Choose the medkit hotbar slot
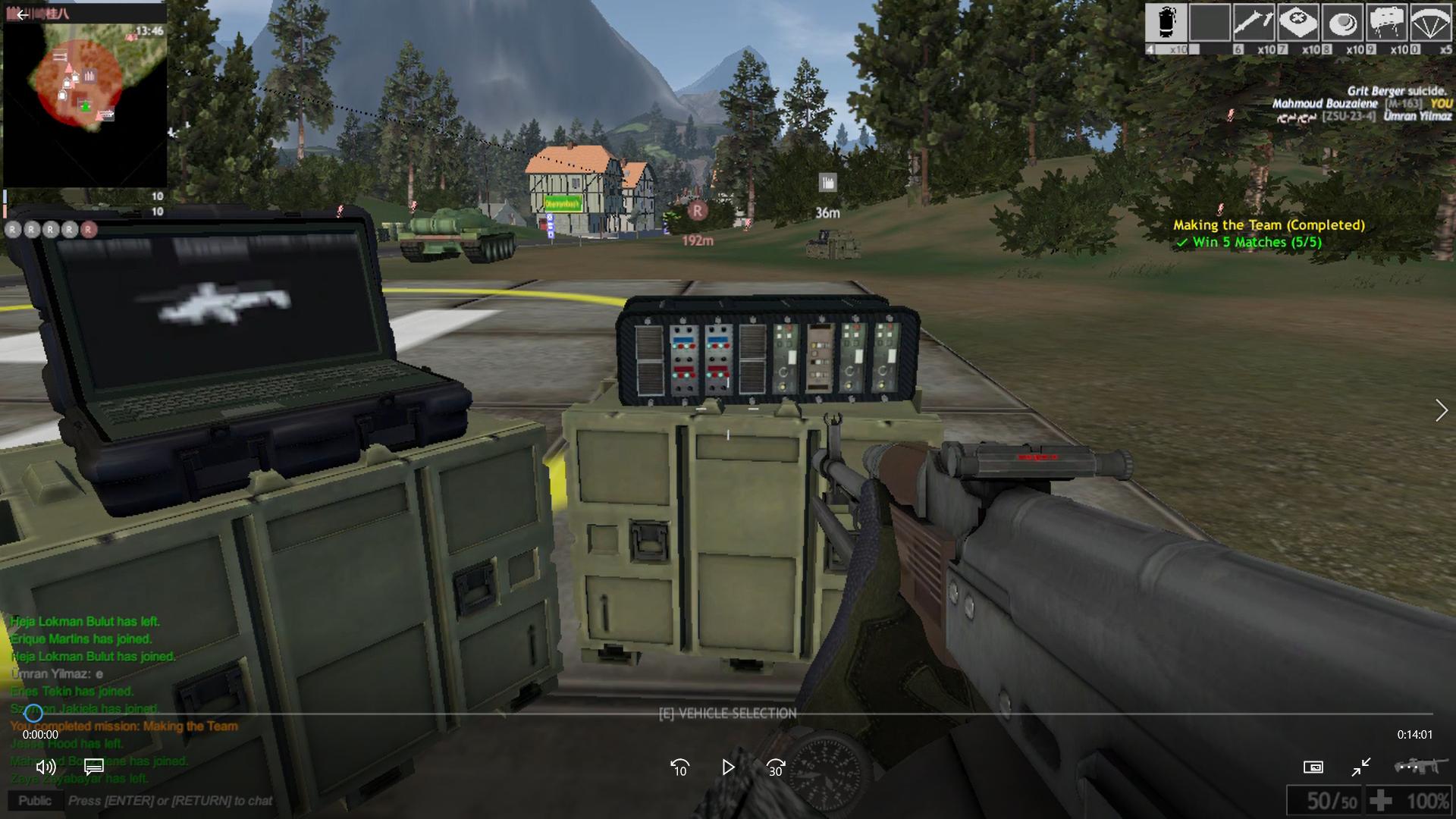 (1298, 22)
